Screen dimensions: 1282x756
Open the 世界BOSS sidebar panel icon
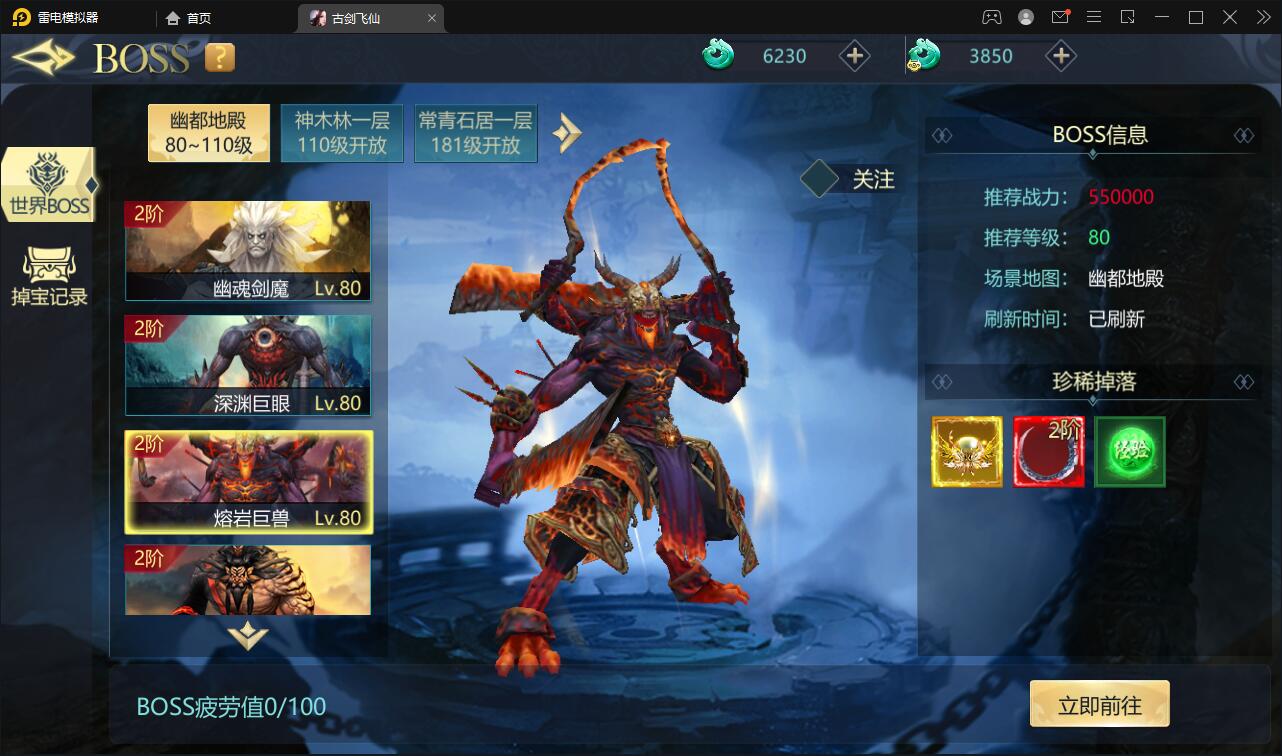(x=48, y=183)
